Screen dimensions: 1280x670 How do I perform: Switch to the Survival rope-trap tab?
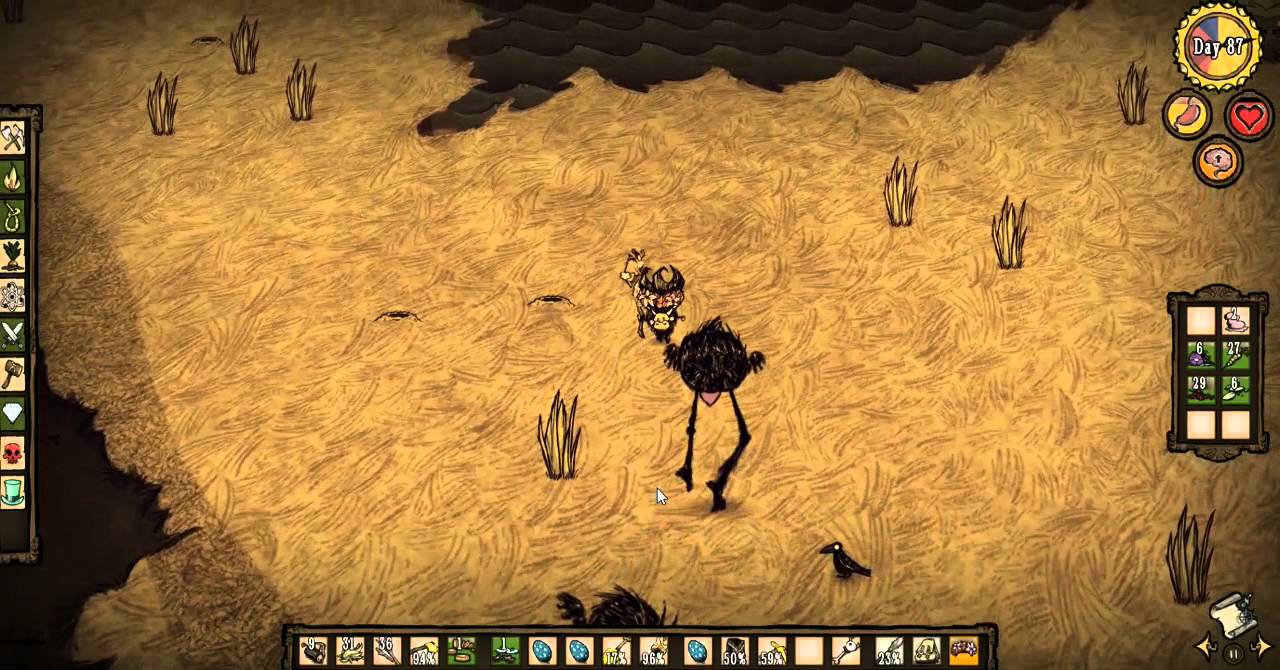click(12, 217)
